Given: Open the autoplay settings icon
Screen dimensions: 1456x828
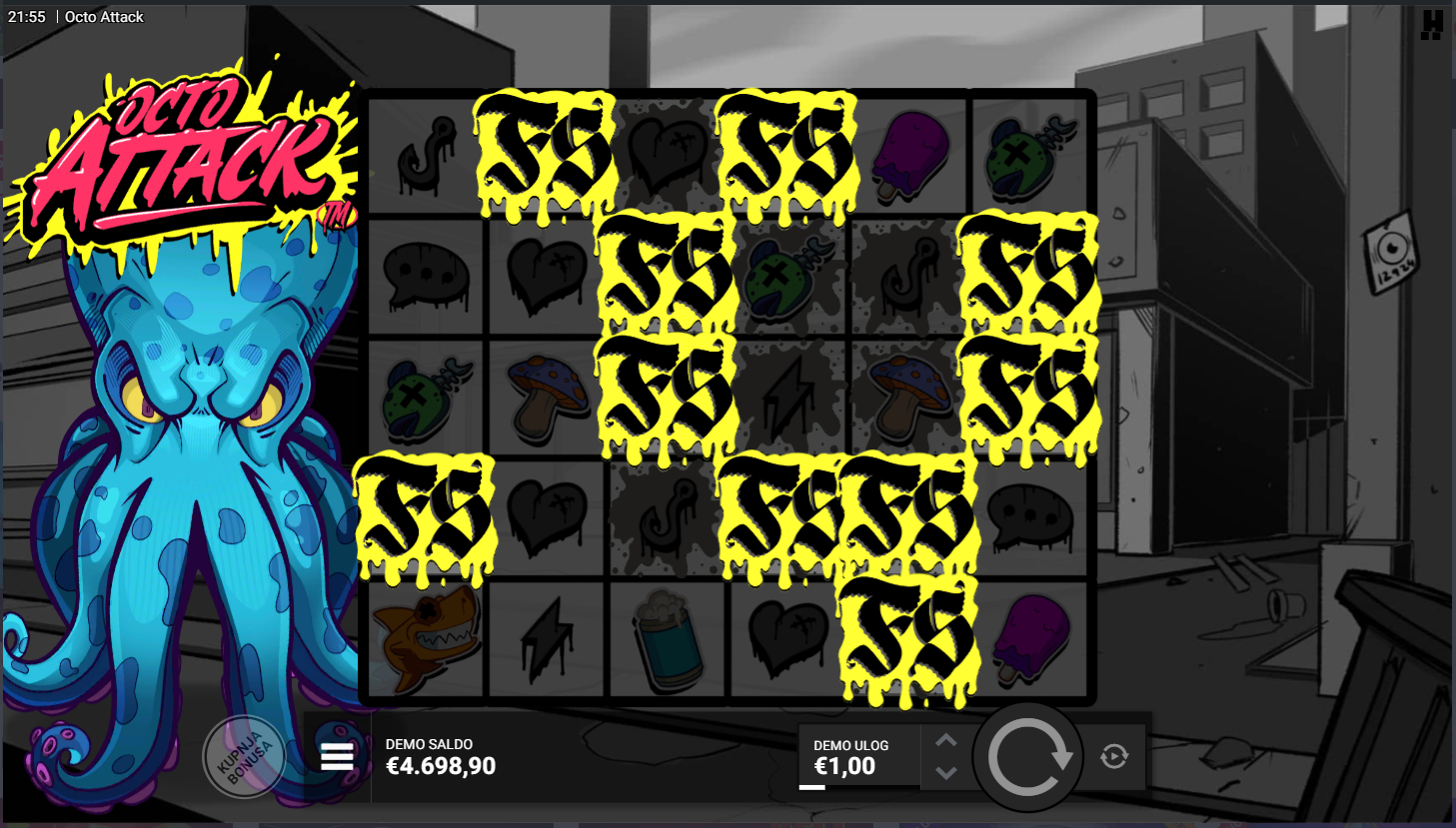Looking at the screenshot, I should [x=1114, y=757].
